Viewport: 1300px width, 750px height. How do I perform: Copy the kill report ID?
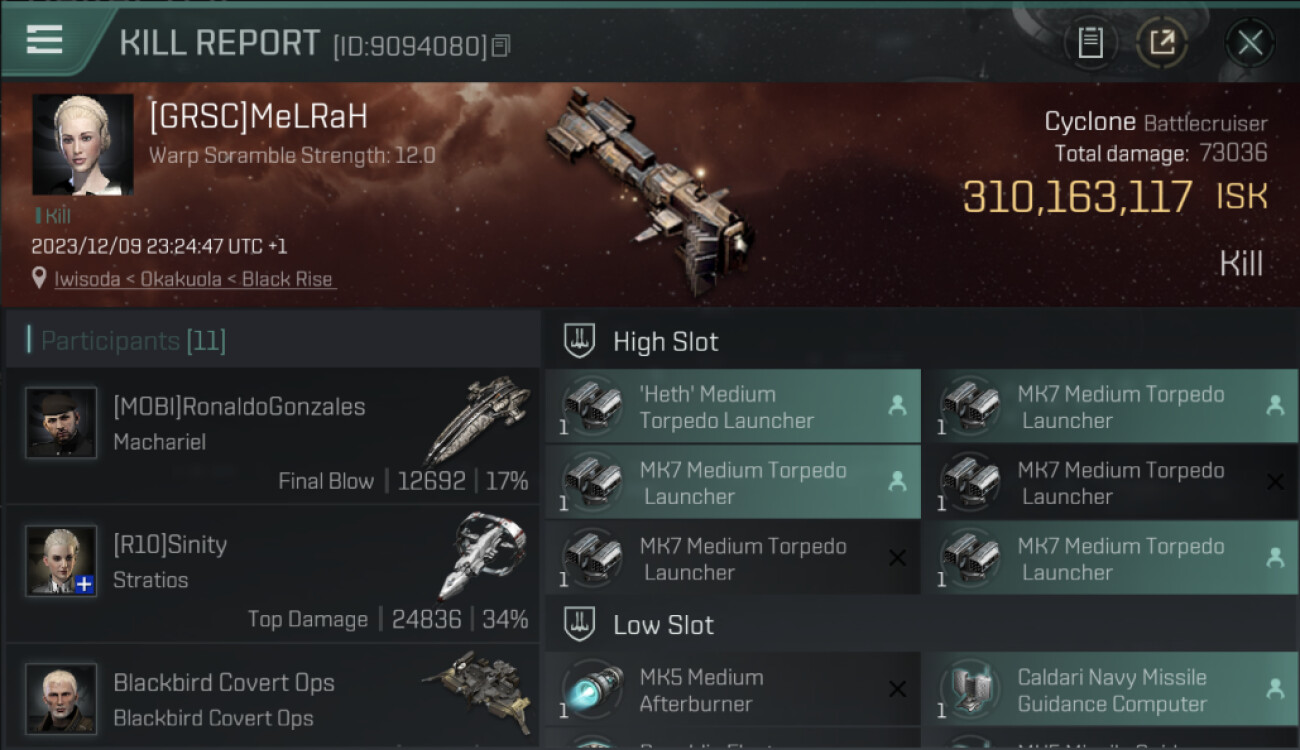(501, 46)
